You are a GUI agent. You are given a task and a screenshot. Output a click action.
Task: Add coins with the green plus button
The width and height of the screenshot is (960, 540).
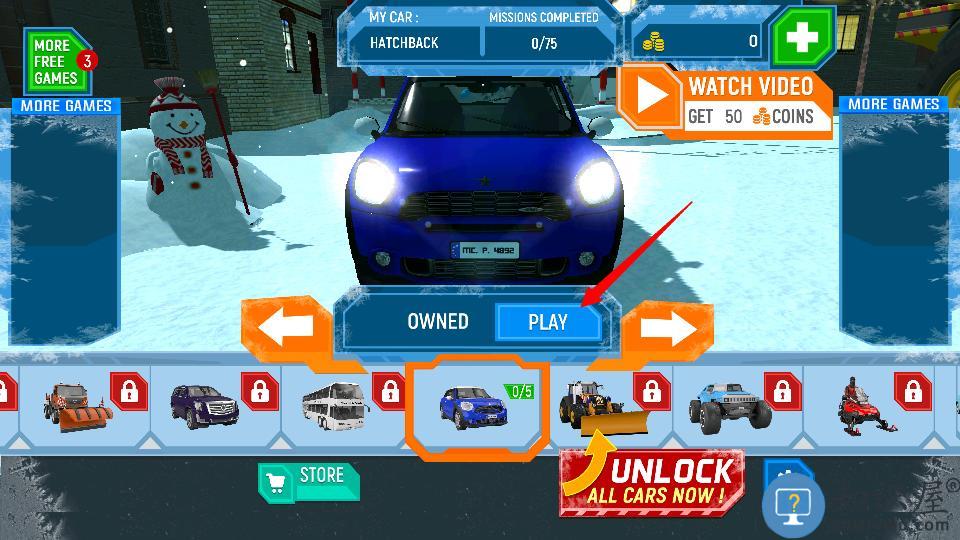point(802,38)
